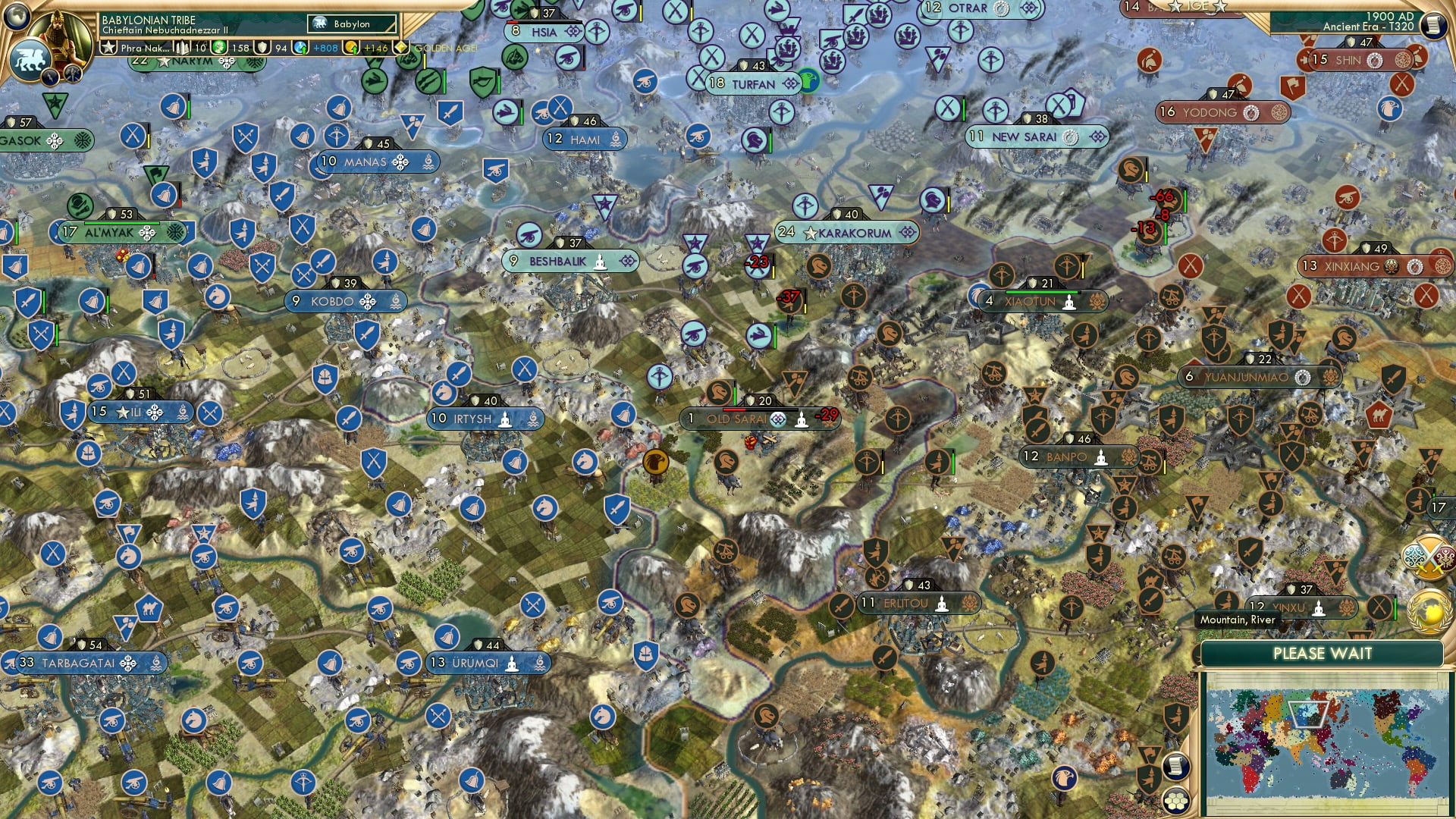Select the Babylon capital banner at top
1456x819 pixels.
coord(351,24)
